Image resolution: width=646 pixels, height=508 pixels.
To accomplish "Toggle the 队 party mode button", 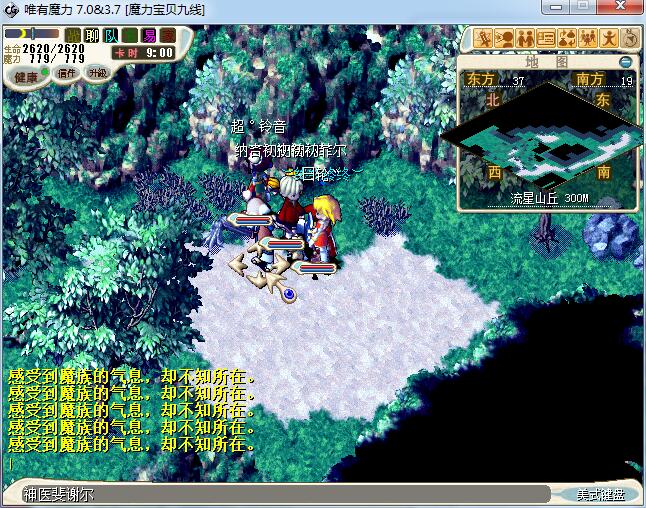I will point(111,36).
